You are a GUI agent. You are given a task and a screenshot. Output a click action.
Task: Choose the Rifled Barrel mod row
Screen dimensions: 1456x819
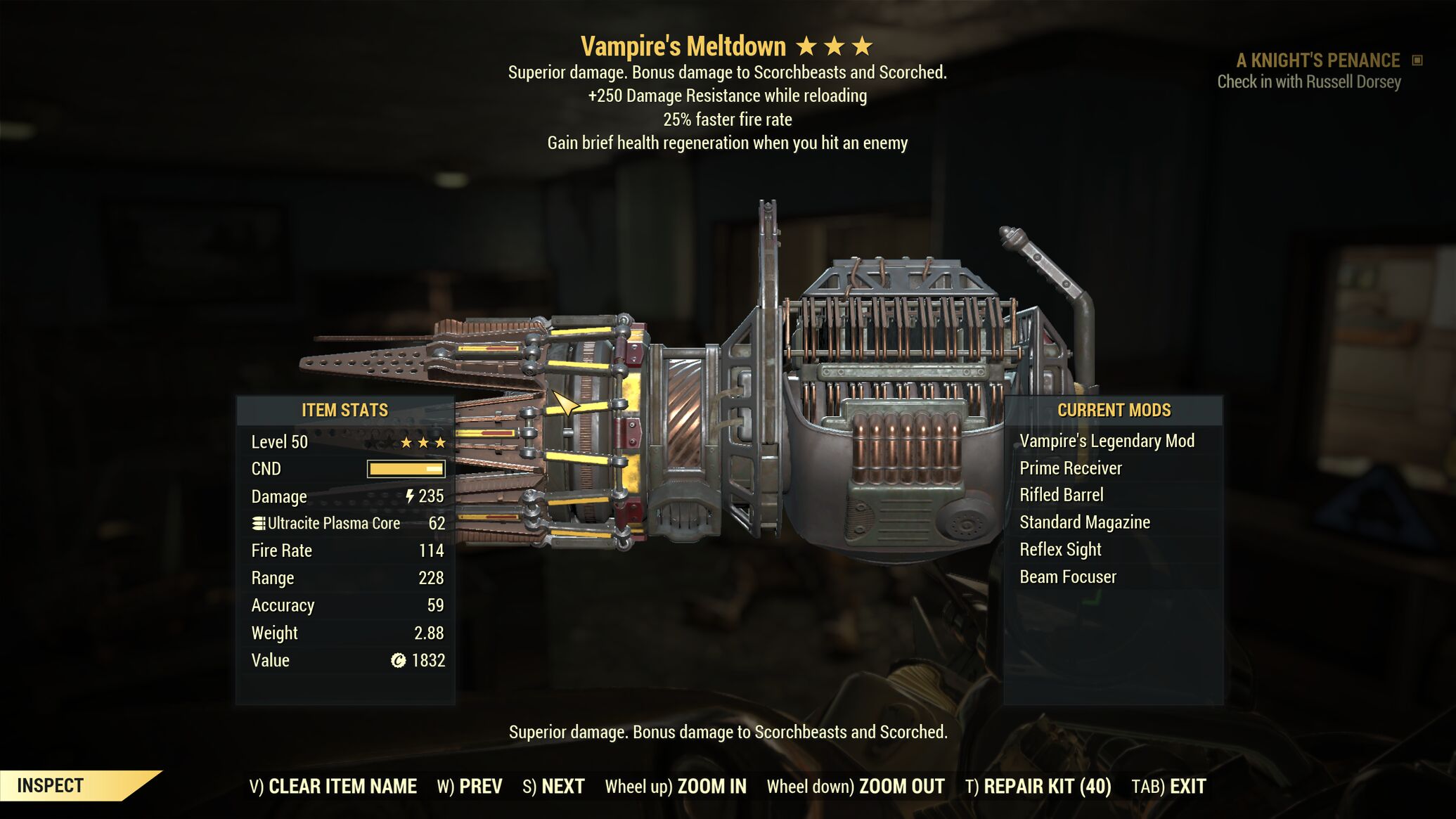point(1061,495)
